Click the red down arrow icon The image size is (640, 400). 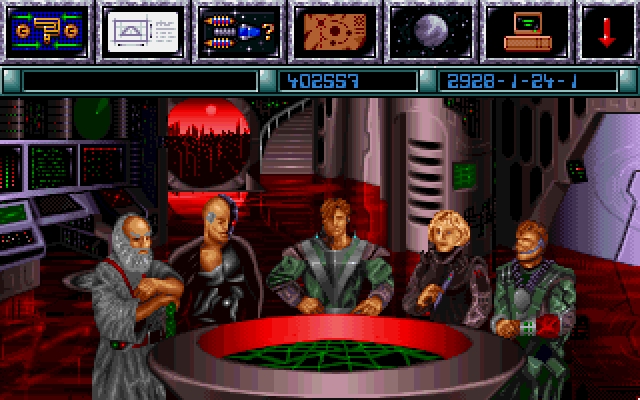pos(607,32)
